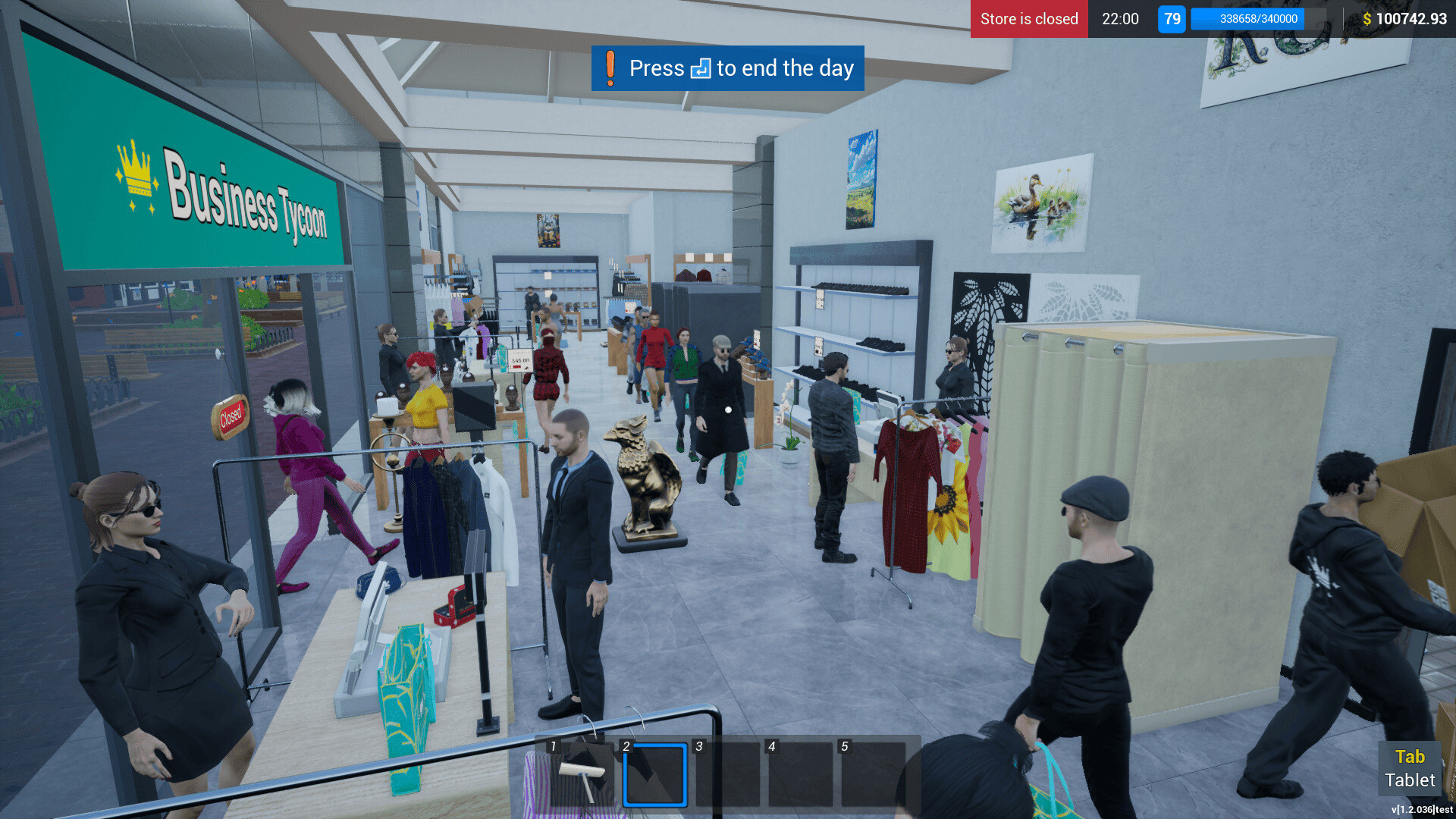Screen dimensions: 1456x819
Task: Click the Enter key icon in the end-day prompt
Action: click(x=701, y=68)
